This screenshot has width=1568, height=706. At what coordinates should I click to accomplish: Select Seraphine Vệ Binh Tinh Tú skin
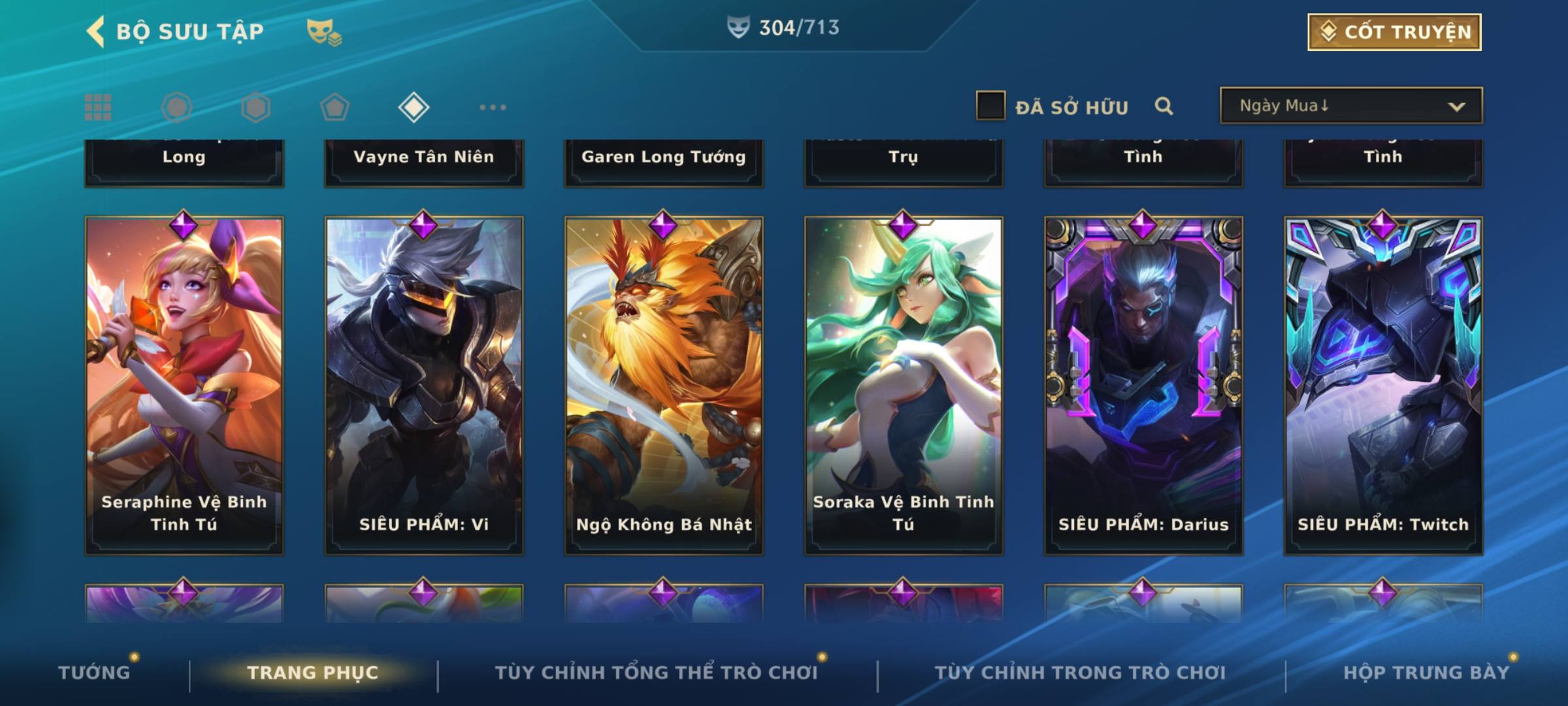(x=184, y=386)
